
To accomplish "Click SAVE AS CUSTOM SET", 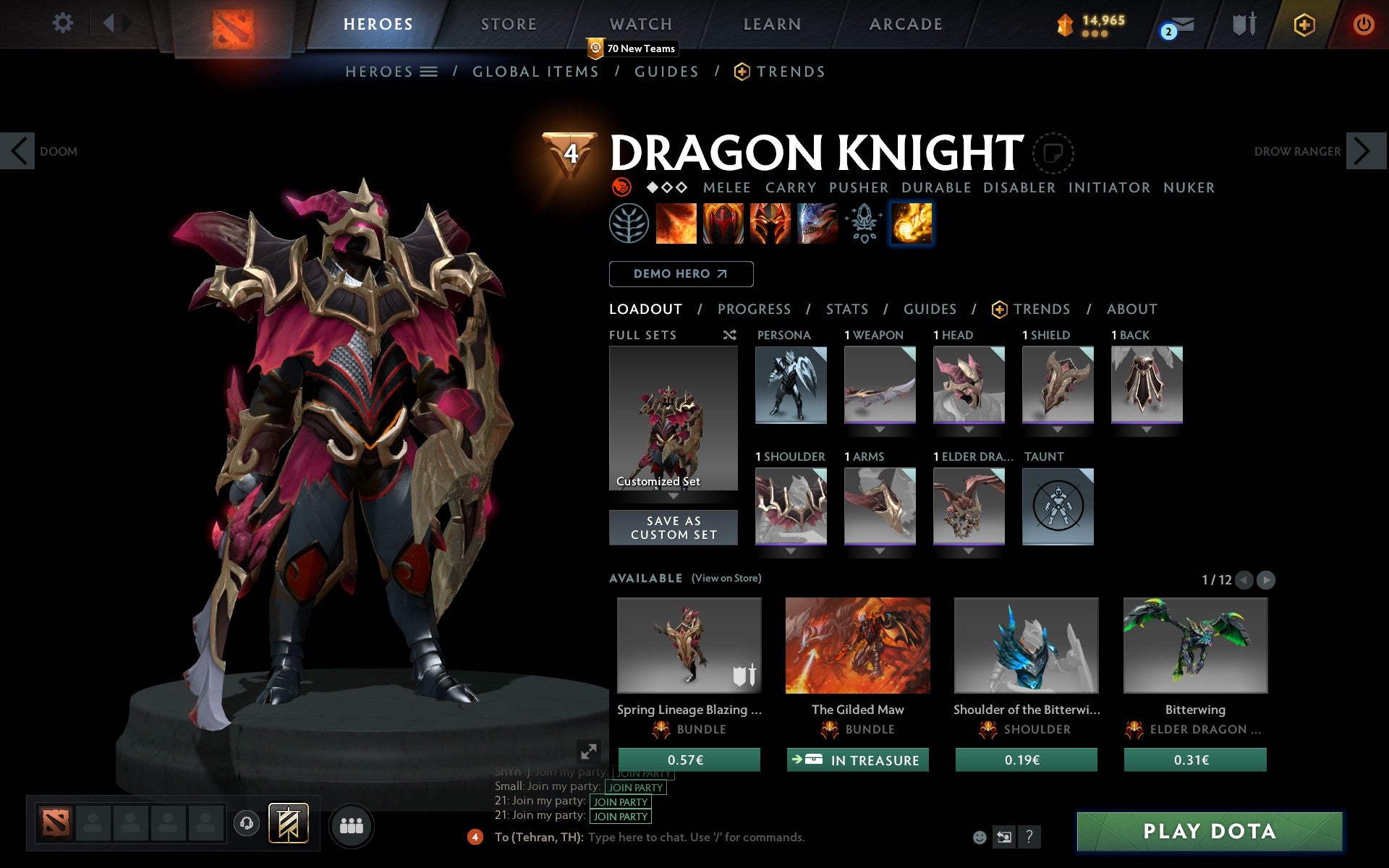I will point(674,527).
